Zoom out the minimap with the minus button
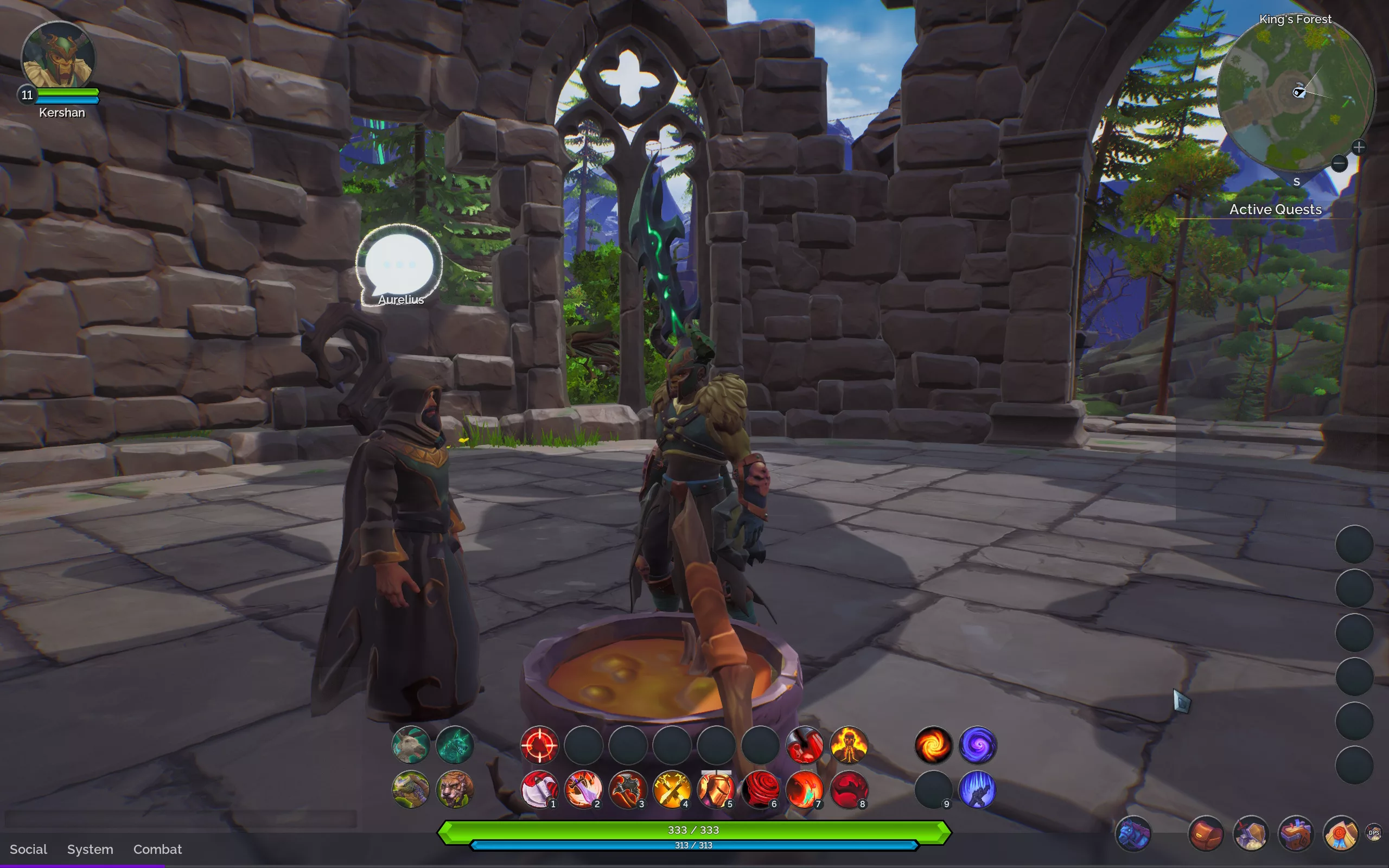The image size is (1389, 868). (1339, 164)
